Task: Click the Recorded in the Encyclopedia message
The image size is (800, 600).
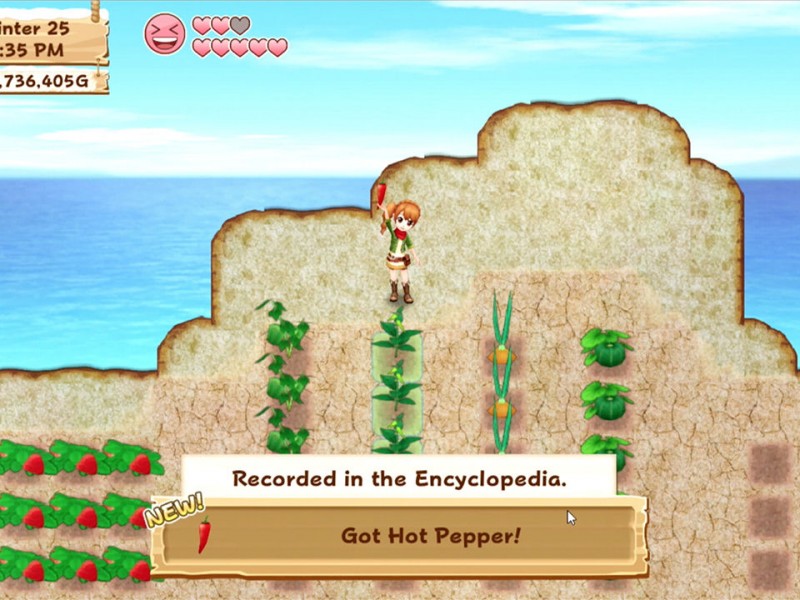Action: 399,478
